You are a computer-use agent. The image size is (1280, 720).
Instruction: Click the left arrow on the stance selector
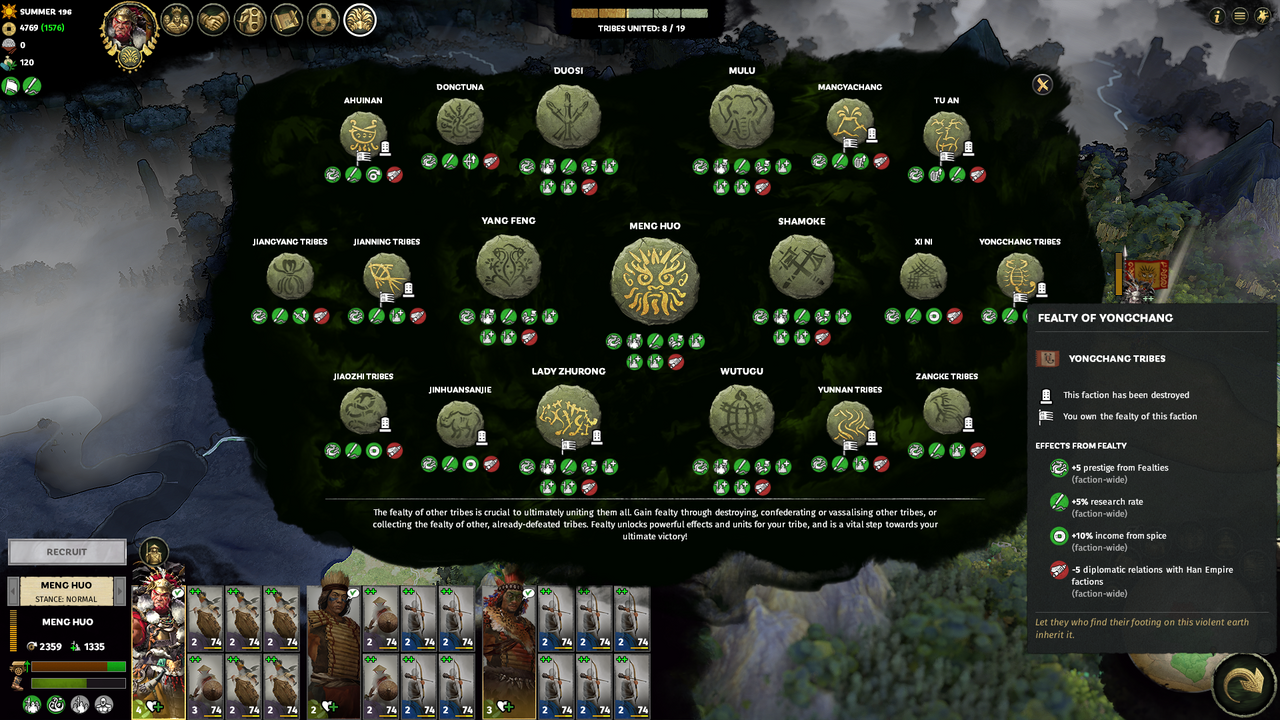tap(13, 591)
